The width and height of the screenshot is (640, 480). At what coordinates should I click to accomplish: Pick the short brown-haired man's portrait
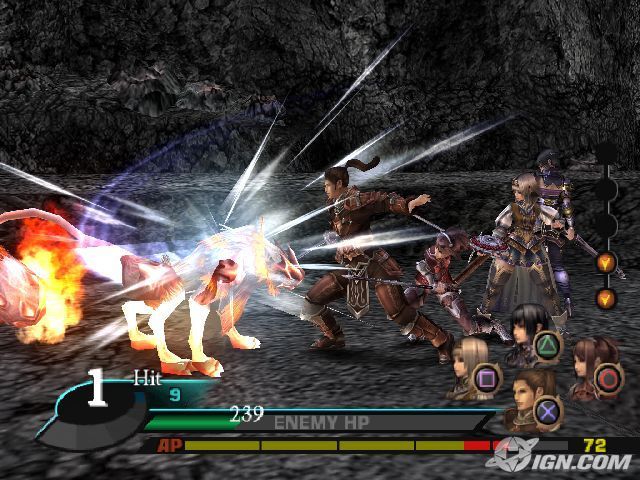[527, 399]
